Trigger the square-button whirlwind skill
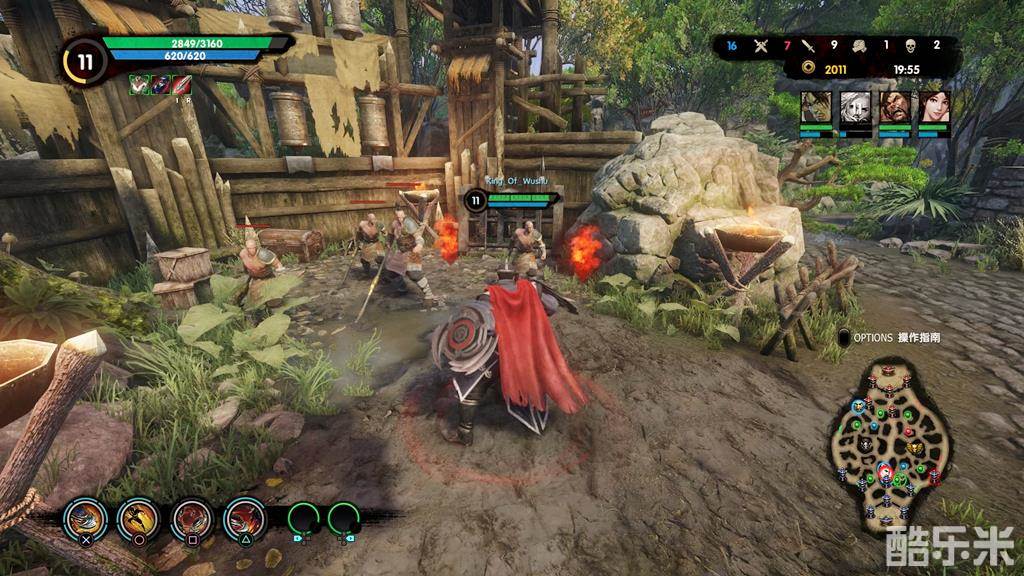Screen dimensions: 1024x576 coord(192,518)
